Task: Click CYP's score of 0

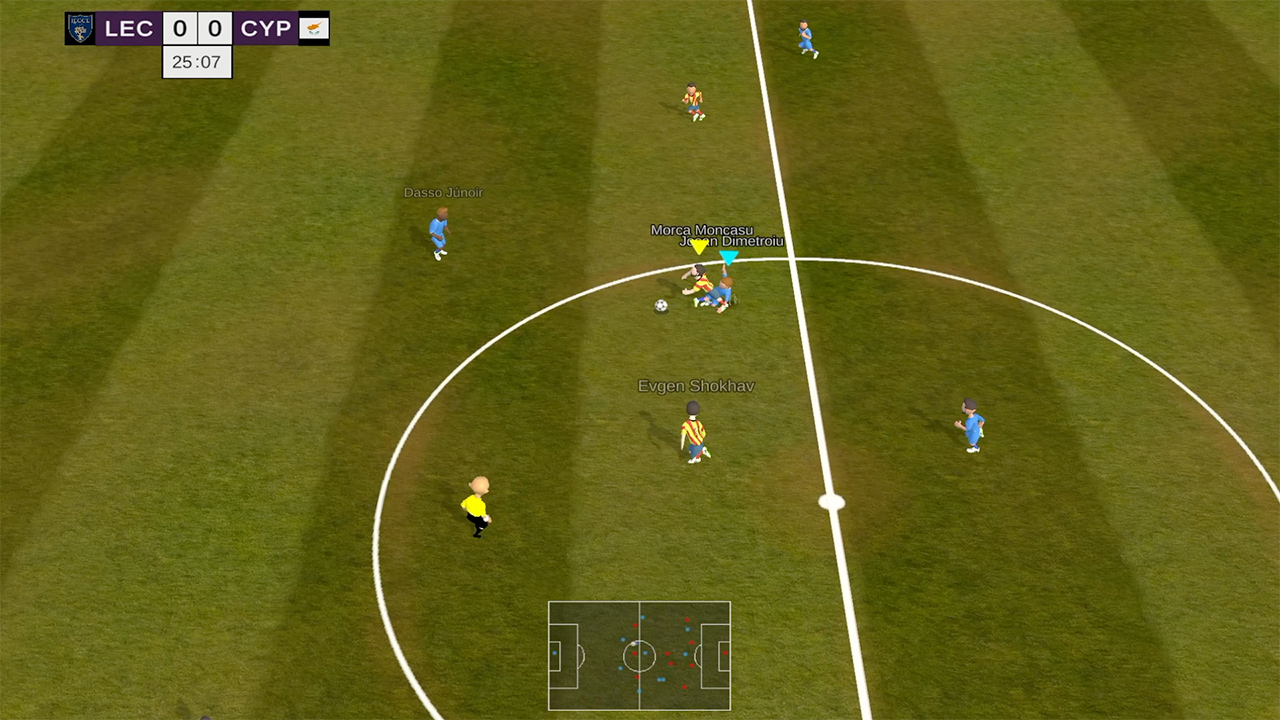Action: point(214,28)
